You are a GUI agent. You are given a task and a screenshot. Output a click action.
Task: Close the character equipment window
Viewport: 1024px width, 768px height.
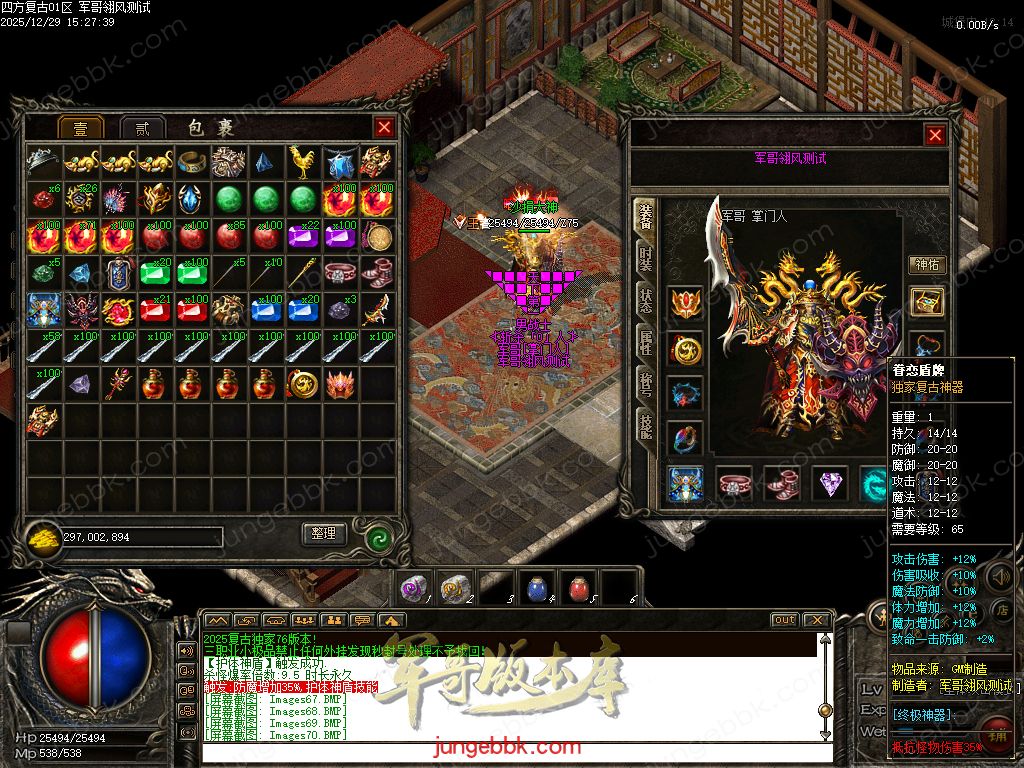935,135
